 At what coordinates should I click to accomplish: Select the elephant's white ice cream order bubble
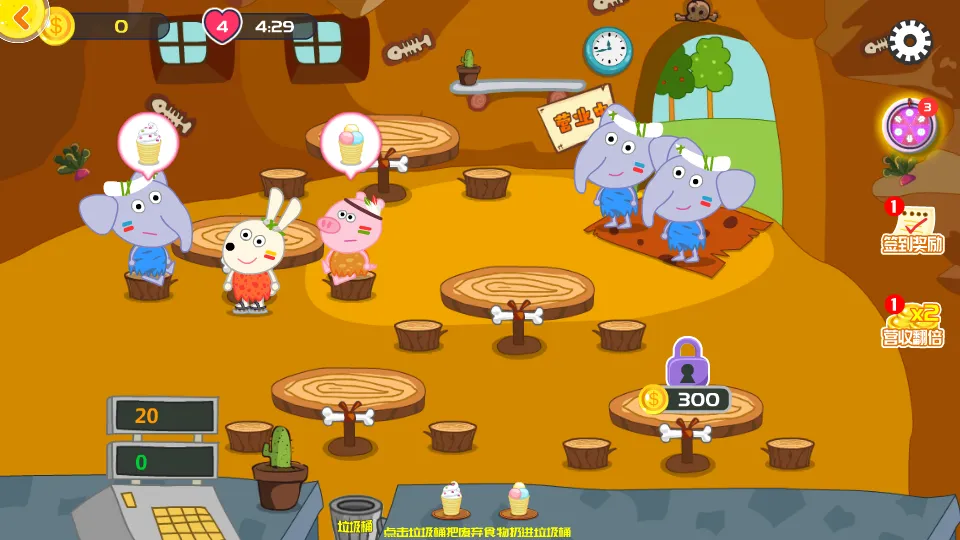[148, 143]
